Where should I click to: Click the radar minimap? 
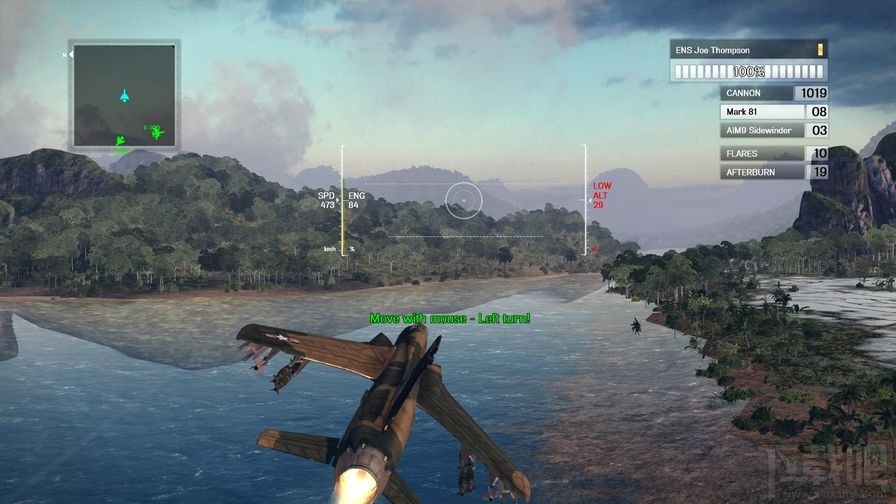124,94
